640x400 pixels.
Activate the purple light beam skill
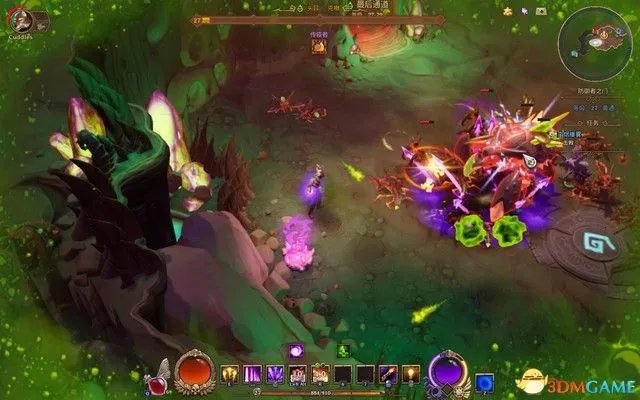coord(252,374)
